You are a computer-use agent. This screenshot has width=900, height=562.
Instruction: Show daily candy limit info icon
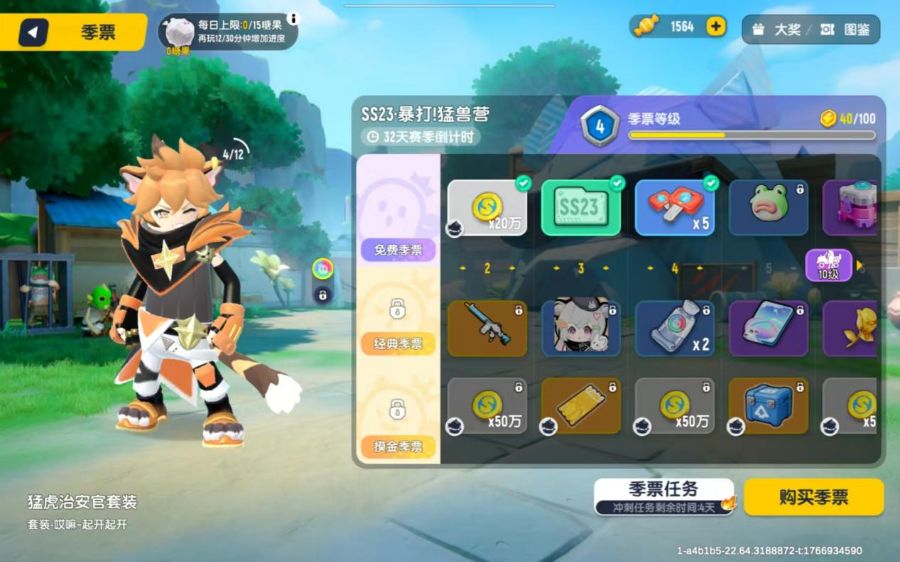[x=293, y=18]
